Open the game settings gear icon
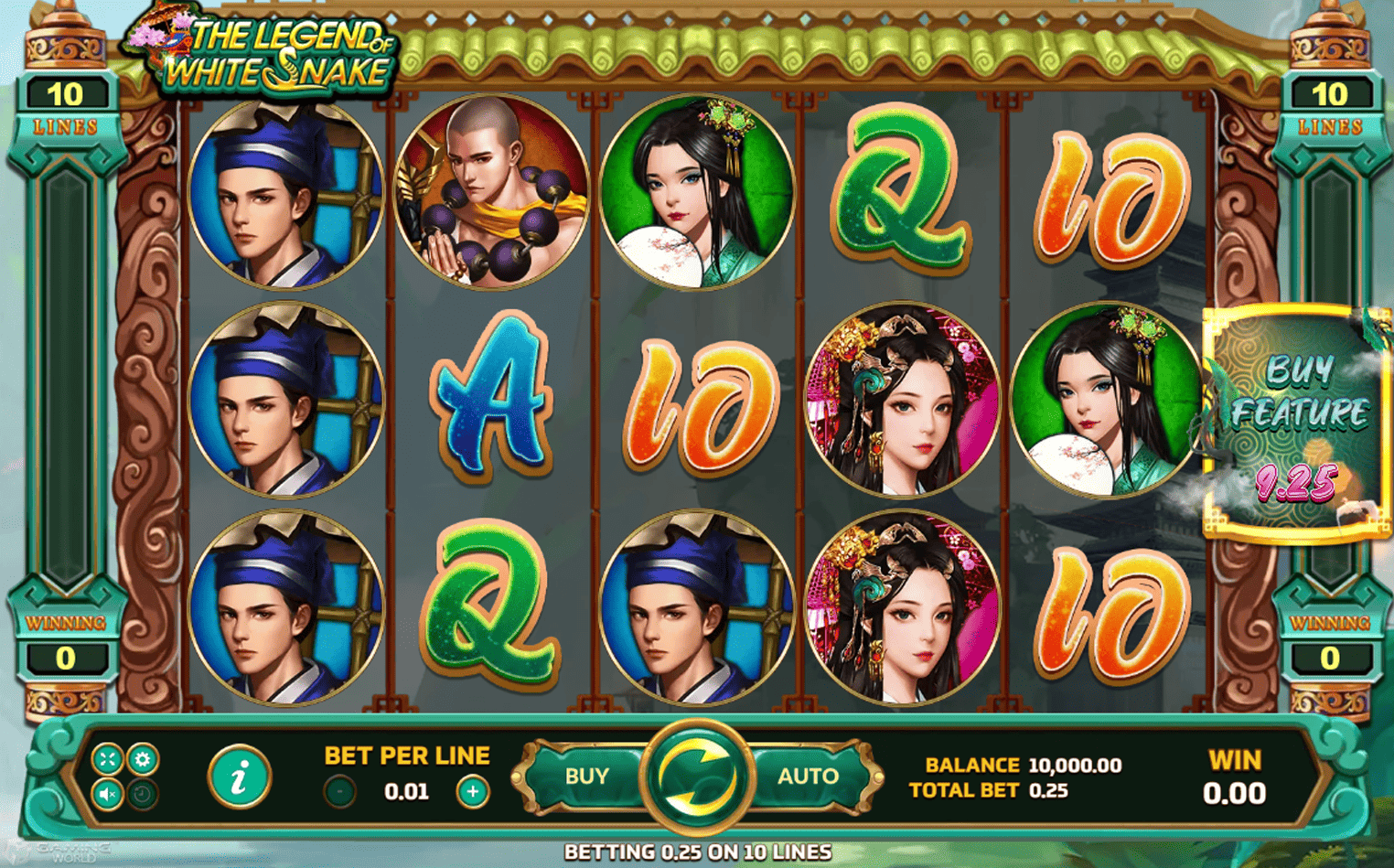 [x=144, y=759]
